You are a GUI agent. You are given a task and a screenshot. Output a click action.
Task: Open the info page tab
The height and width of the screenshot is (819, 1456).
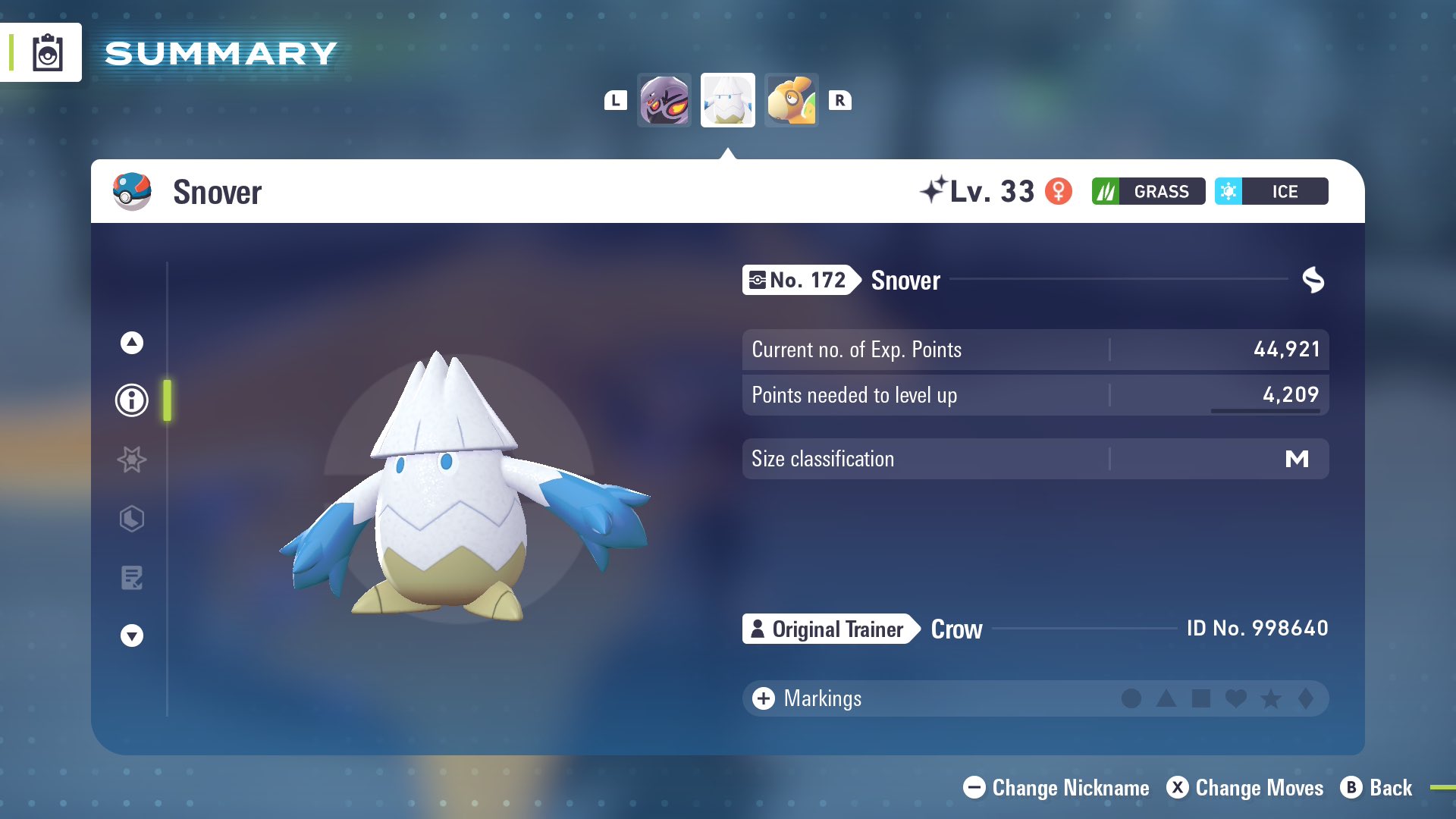pyautogui.click(x=132, y=400)
